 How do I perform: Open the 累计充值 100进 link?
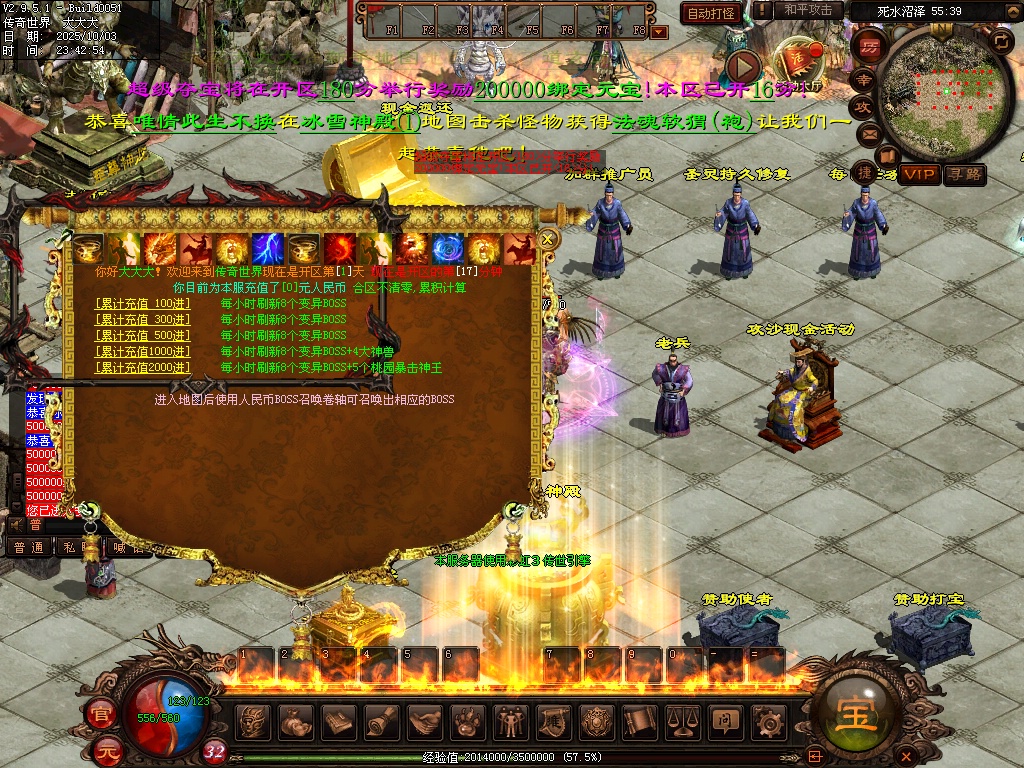pyautogui.click(x=142, y=303)
